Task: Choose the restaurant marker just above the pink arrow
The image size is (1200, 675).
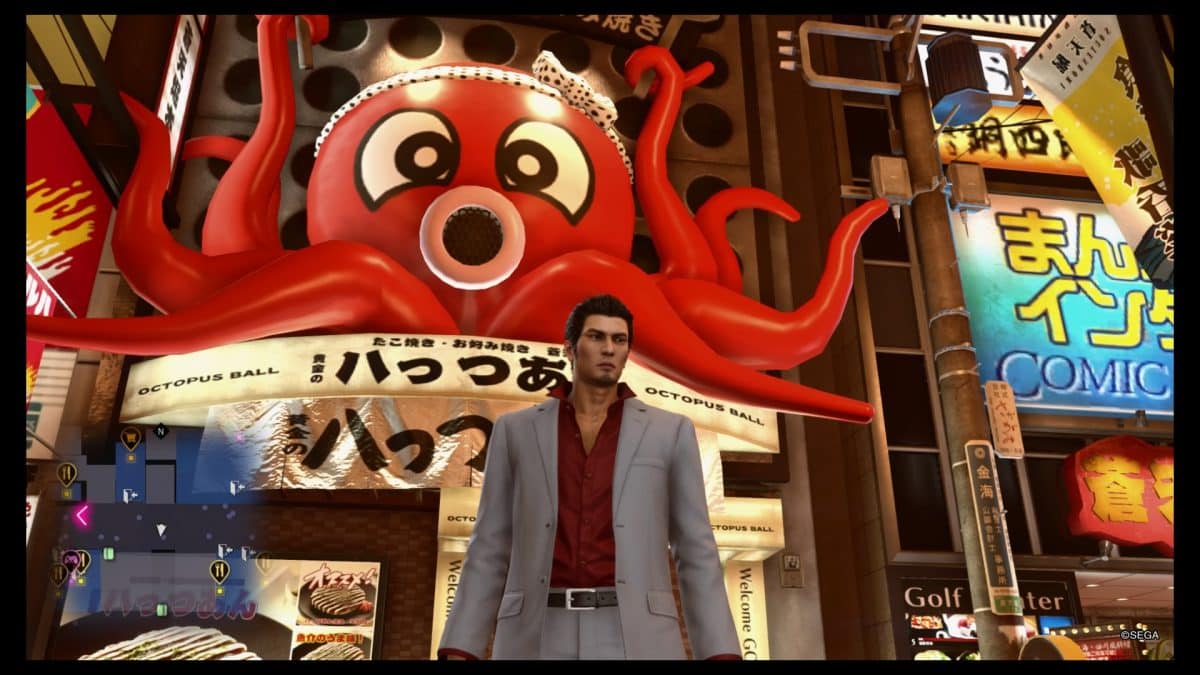Action: tap(67, 472)
